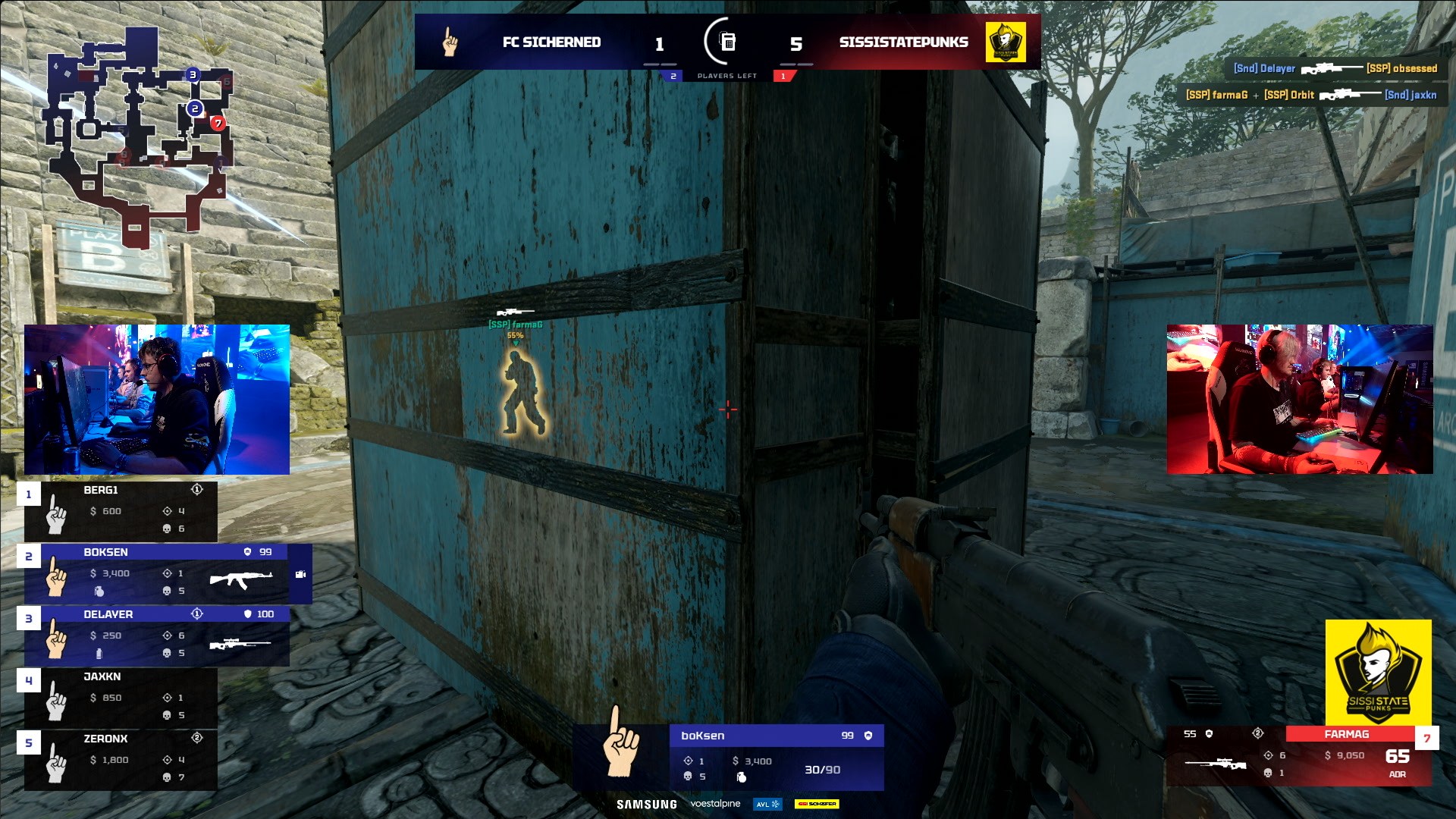Click the SISSISTATEPUNKS team logo in scoreboard
The width and height of the screenshot is (1456, 819).
[x=1006, y=42]
